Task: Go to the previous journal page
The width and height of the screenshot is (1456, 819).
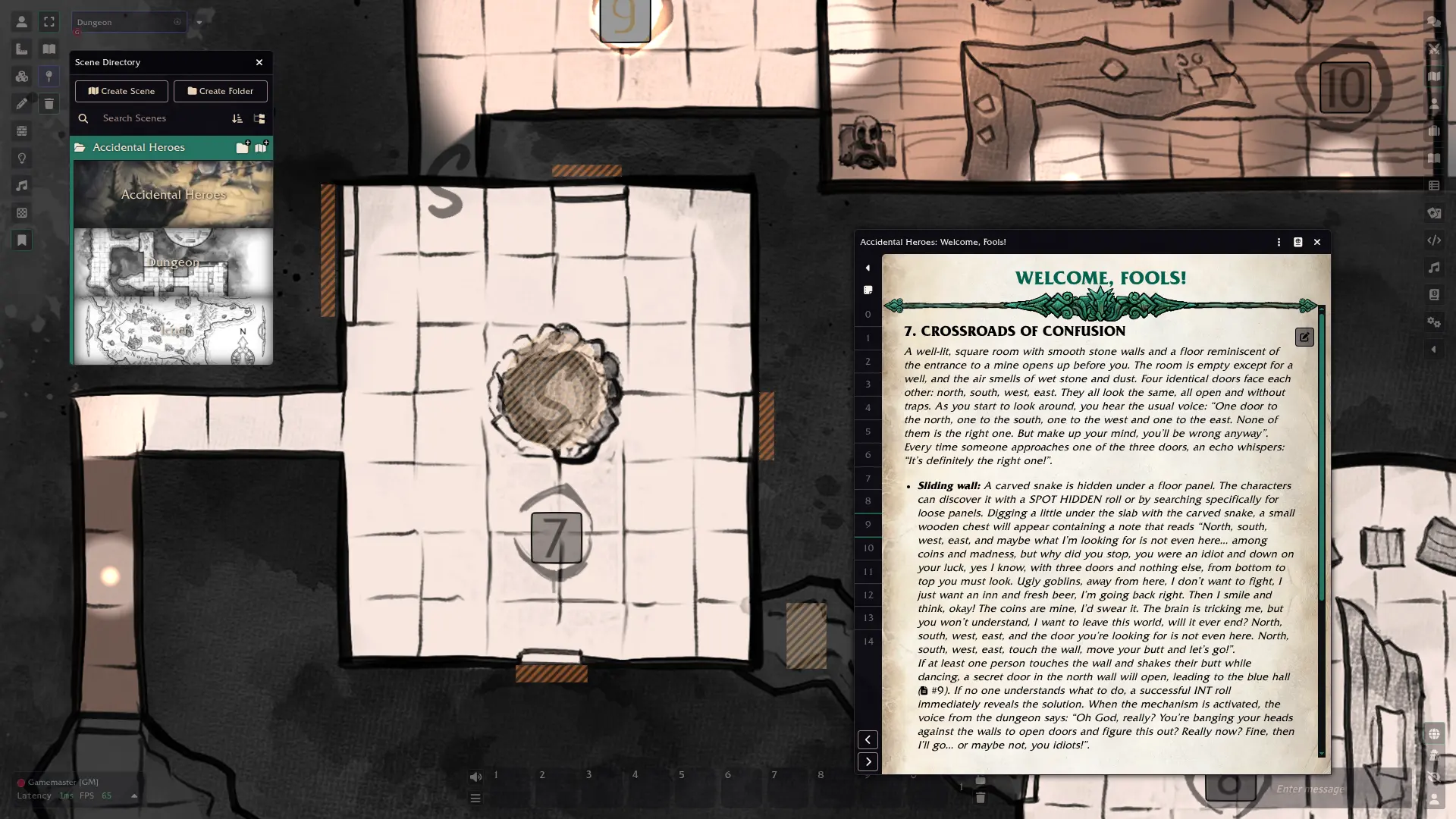Action: click(868, 739)
